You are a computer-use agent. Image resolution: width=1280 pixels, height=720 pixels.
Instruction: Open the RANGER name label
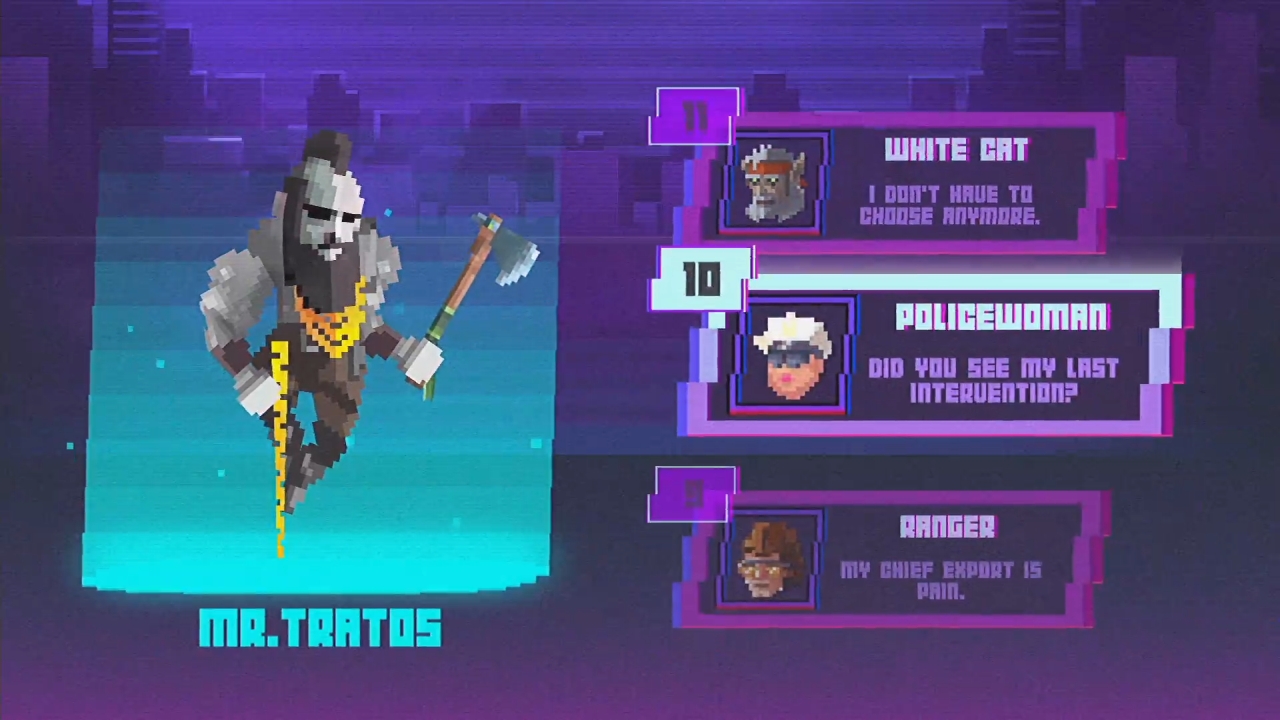[x=946, y=528]
